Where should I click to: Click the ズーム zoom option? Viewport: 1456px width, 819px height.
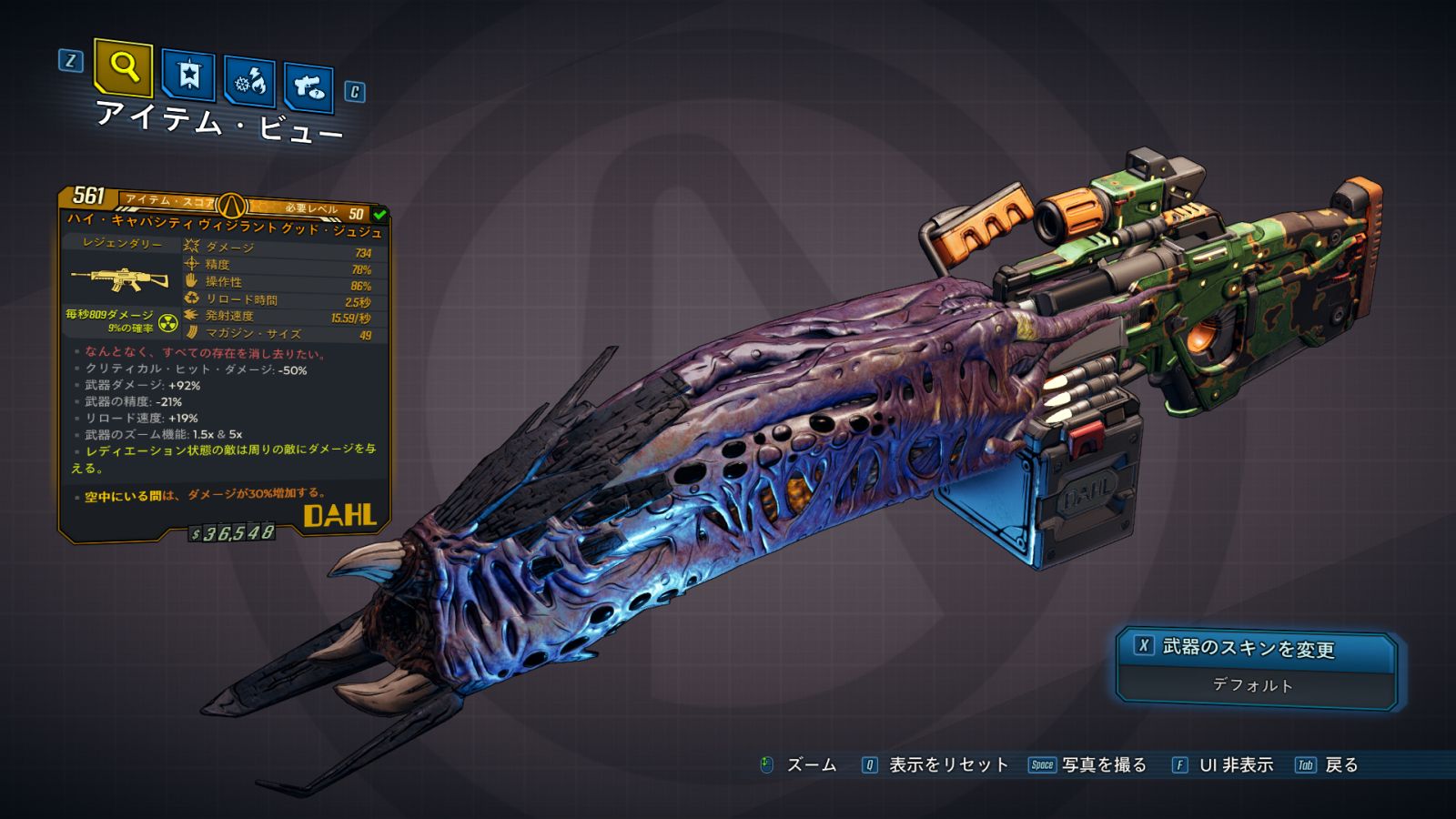coord(810,765)
